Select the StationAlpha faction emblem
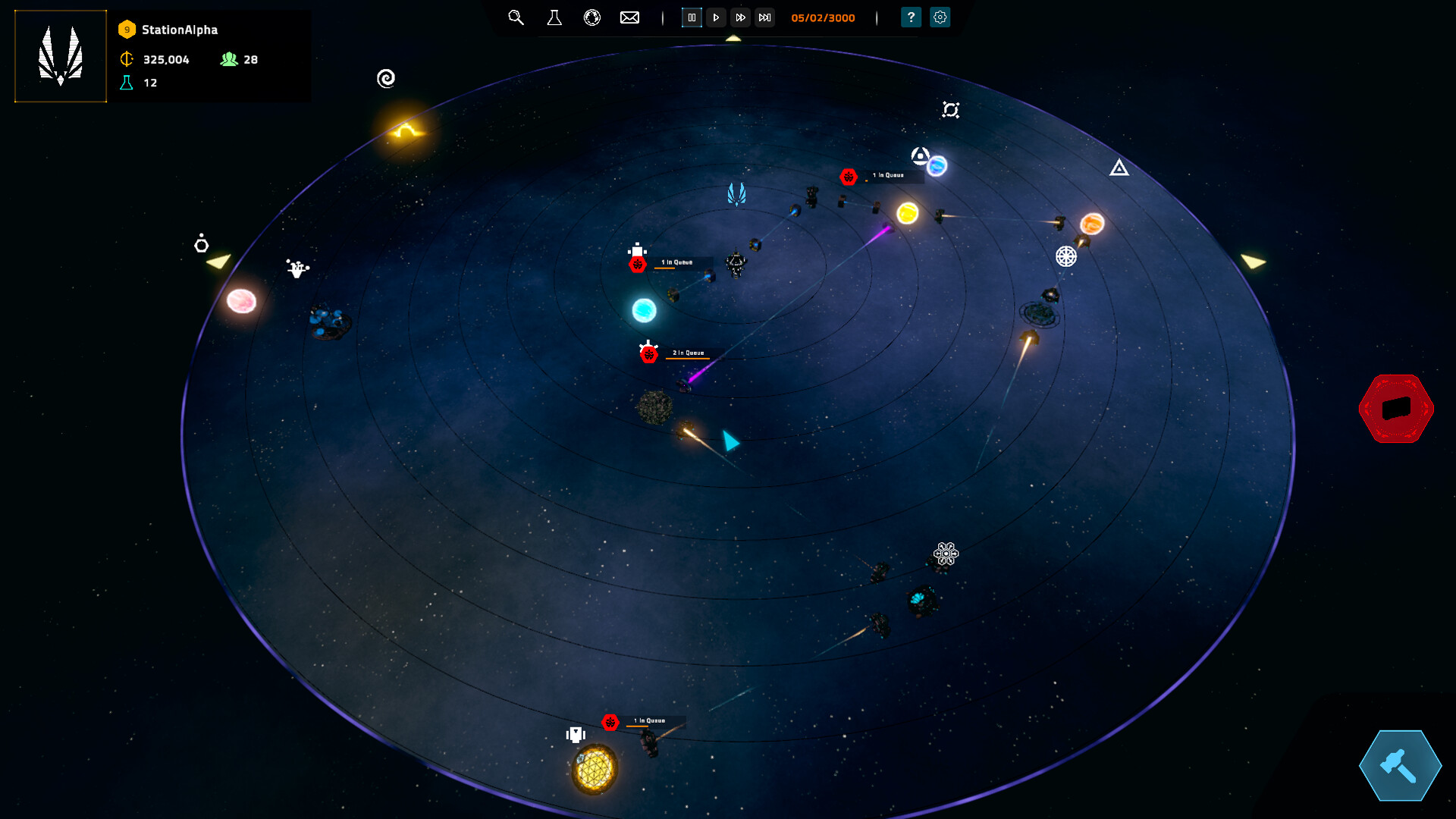 point(60,55)
